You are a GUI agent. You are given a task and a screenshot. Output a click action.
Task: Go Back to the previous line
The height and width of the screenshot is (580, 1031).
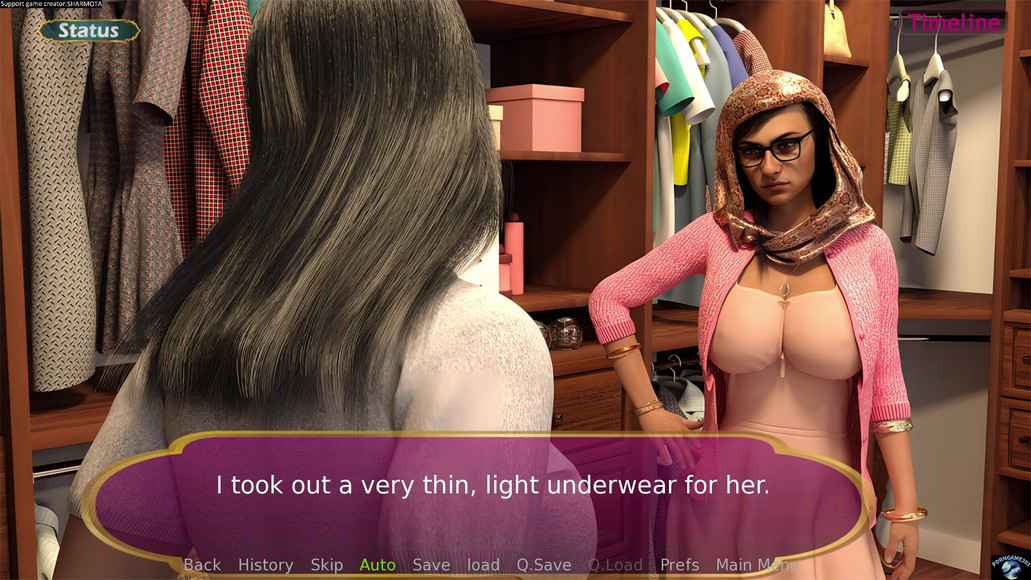[202, 565]
